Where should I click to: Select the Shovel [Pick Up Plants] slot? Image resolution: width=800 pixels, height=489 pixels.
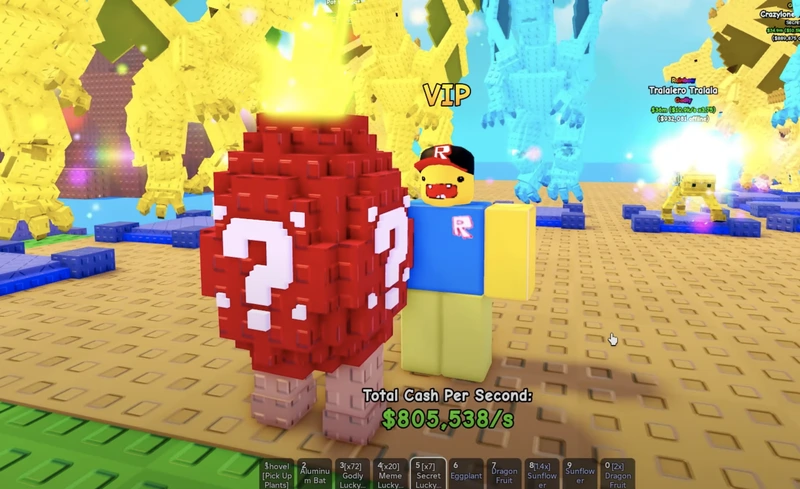pyautogui.click(x=278, y=474)
